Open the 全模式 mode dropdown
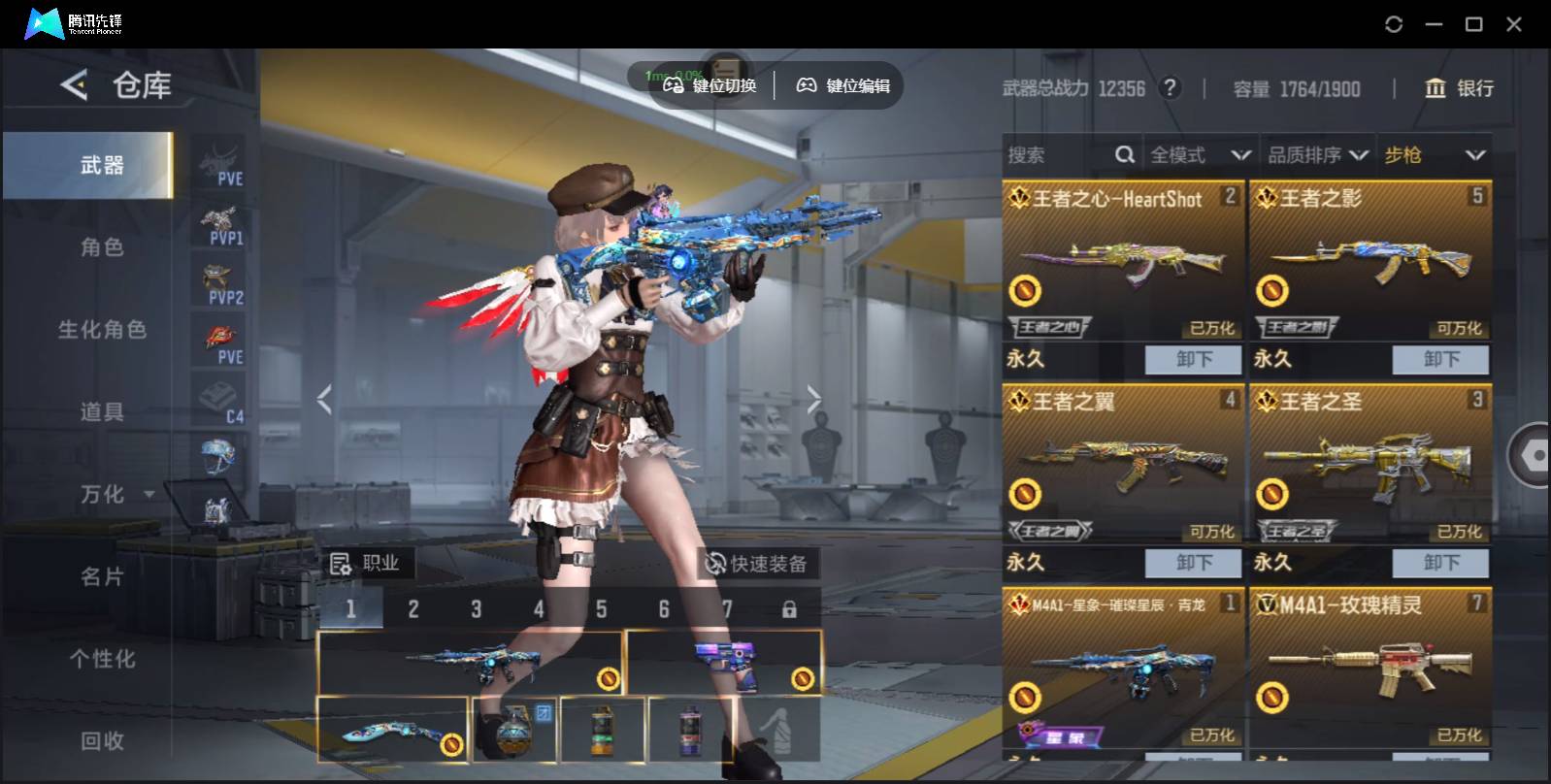 [x=1200, y=155]
